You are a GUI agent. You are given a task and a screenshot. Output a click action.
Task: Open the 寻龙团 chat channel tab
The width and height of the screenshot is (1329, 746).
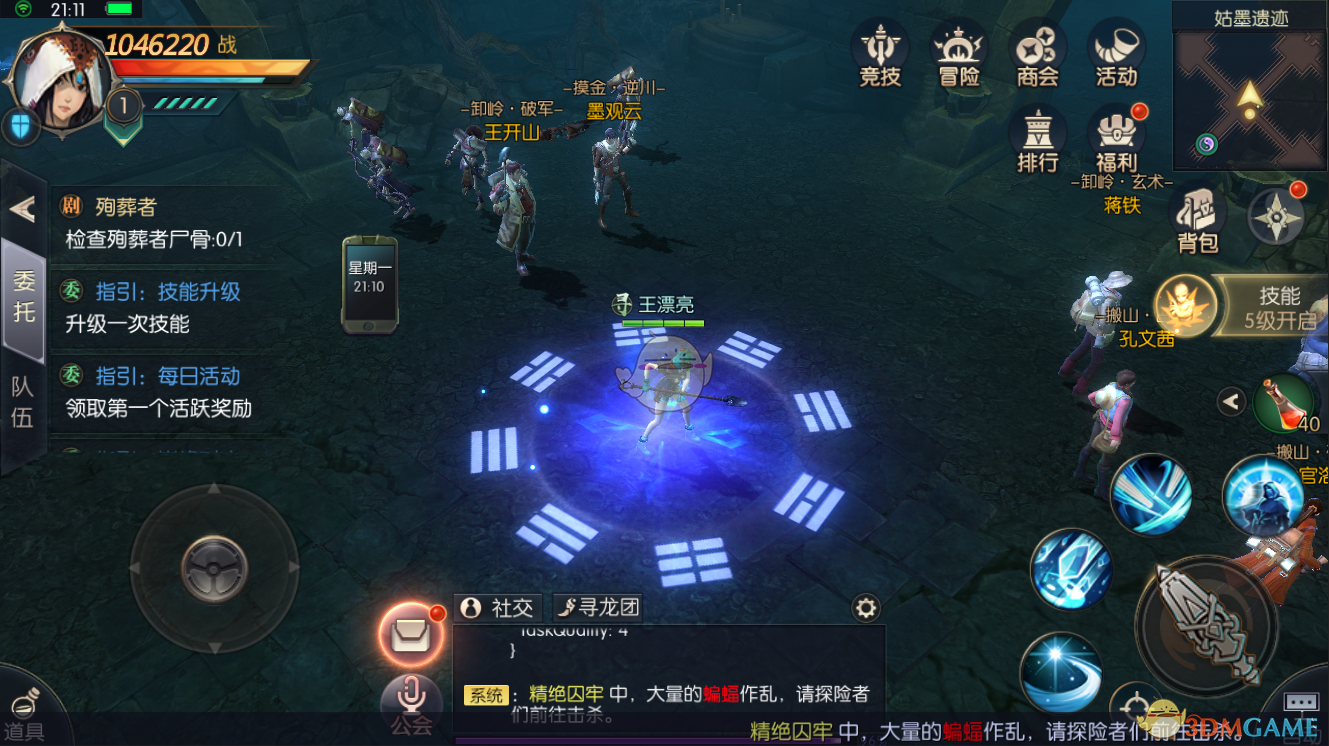click(x=598, y=607)
